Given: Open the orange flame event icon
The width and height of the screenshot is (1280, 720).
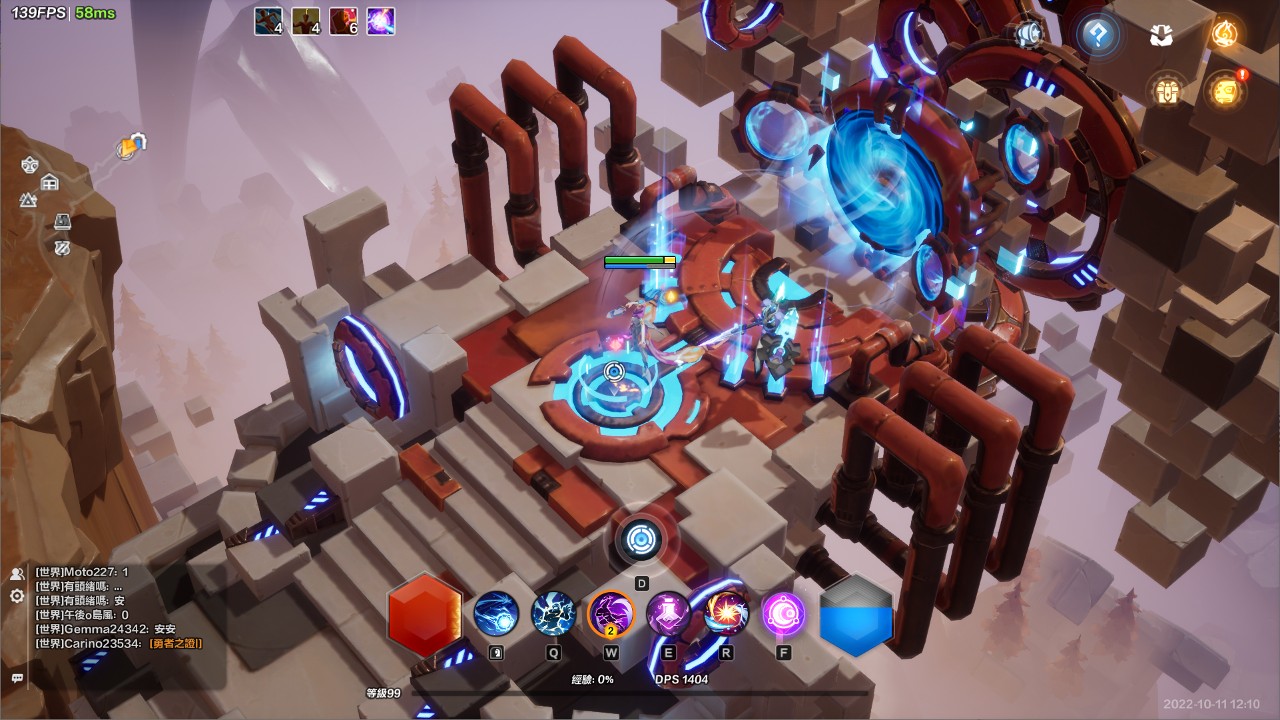Looking at the screenshot, I should (1224, 35).
